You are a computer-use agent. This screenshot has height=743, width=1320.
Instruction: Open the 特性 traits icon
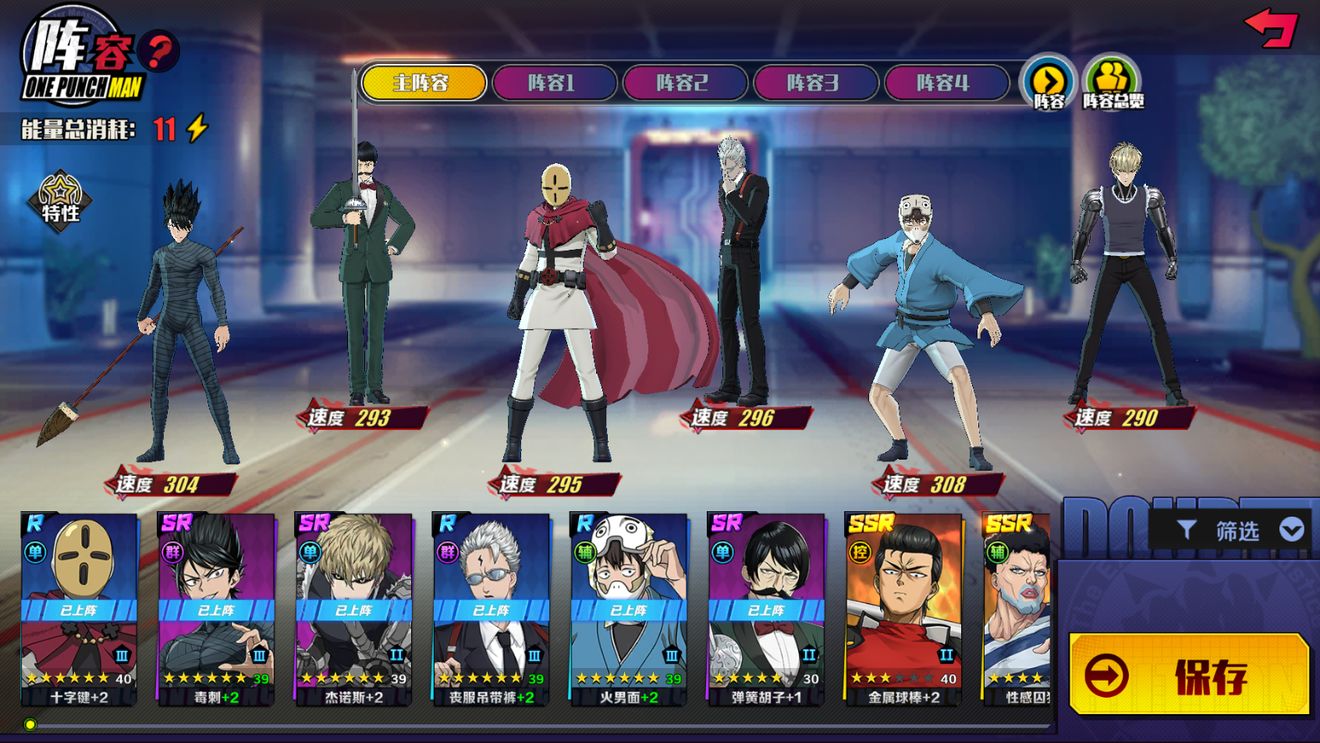[60, 197]
